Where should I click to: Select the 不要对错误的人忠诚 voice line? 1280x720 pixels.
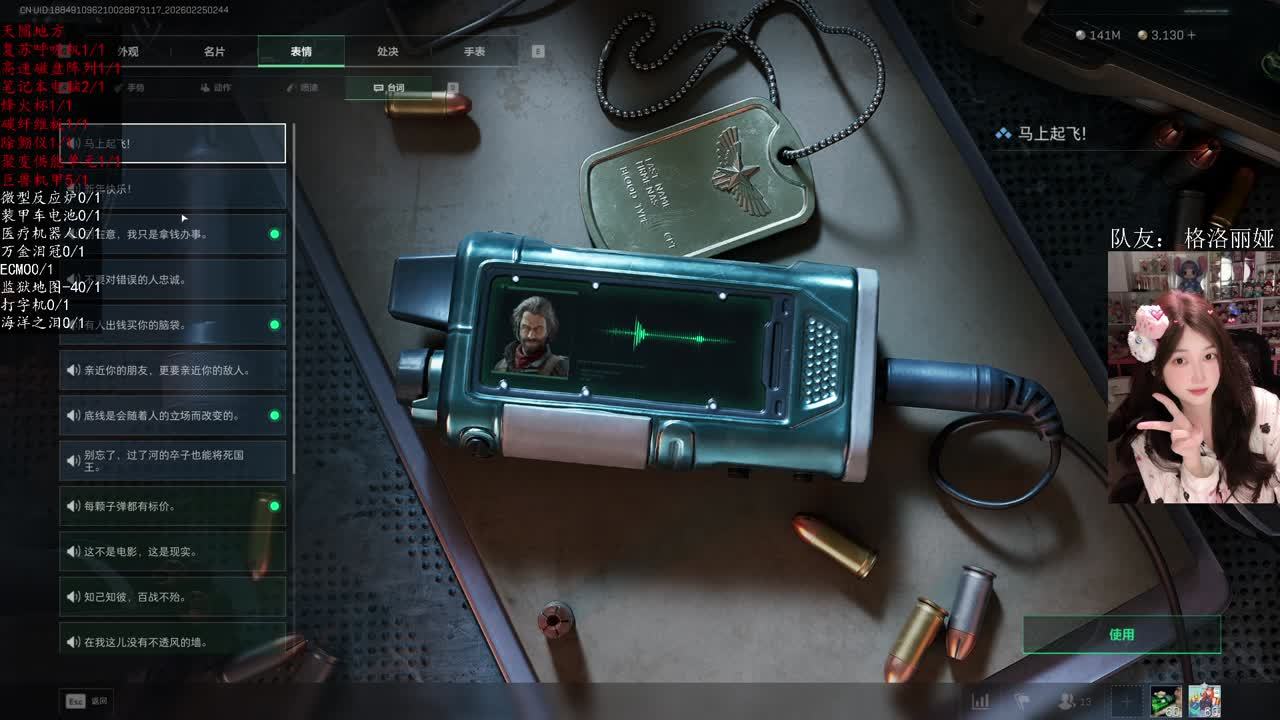point(172,279)
